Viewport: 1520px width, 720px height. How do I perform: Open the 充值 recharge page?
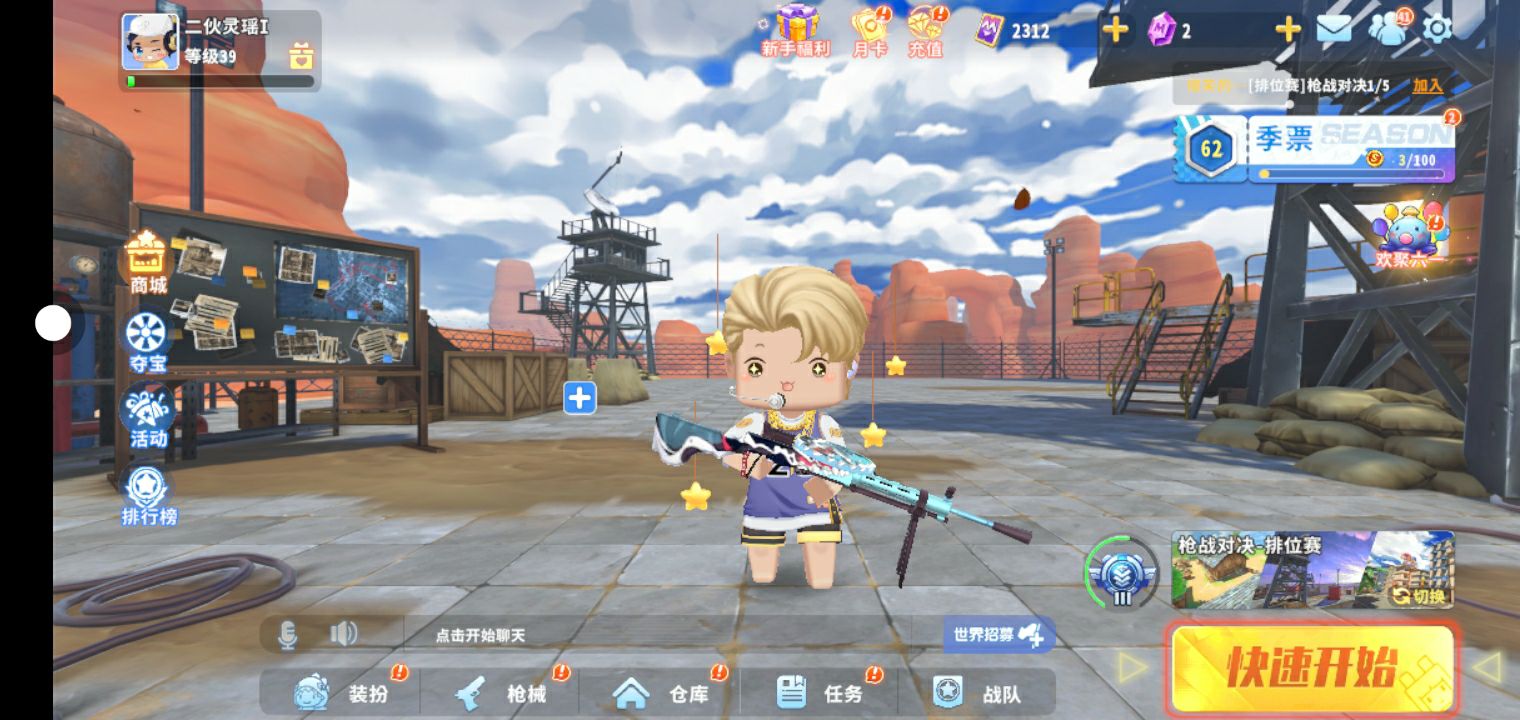tap(926, 30)
